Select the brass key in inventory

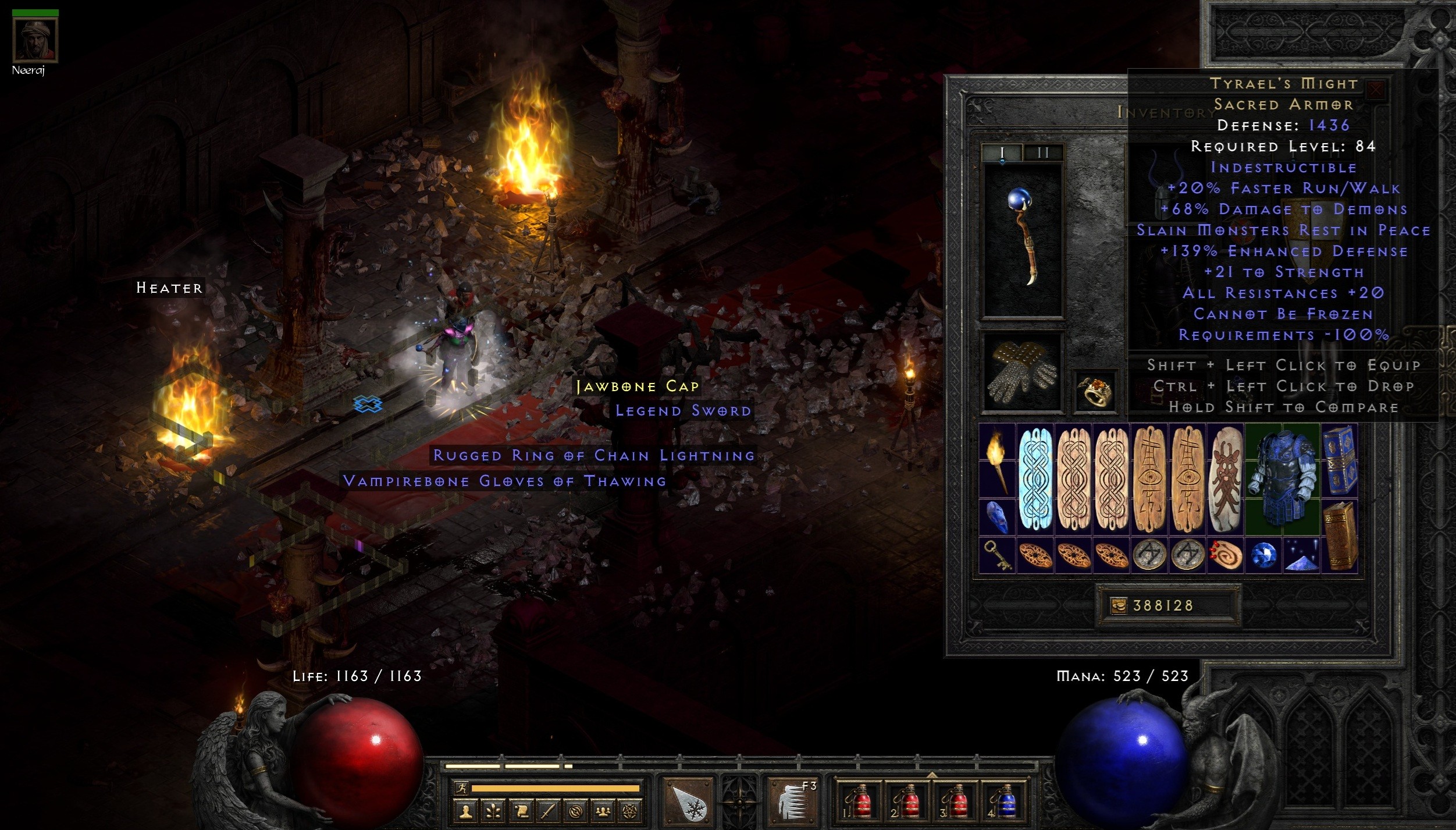tap(997, 554)
